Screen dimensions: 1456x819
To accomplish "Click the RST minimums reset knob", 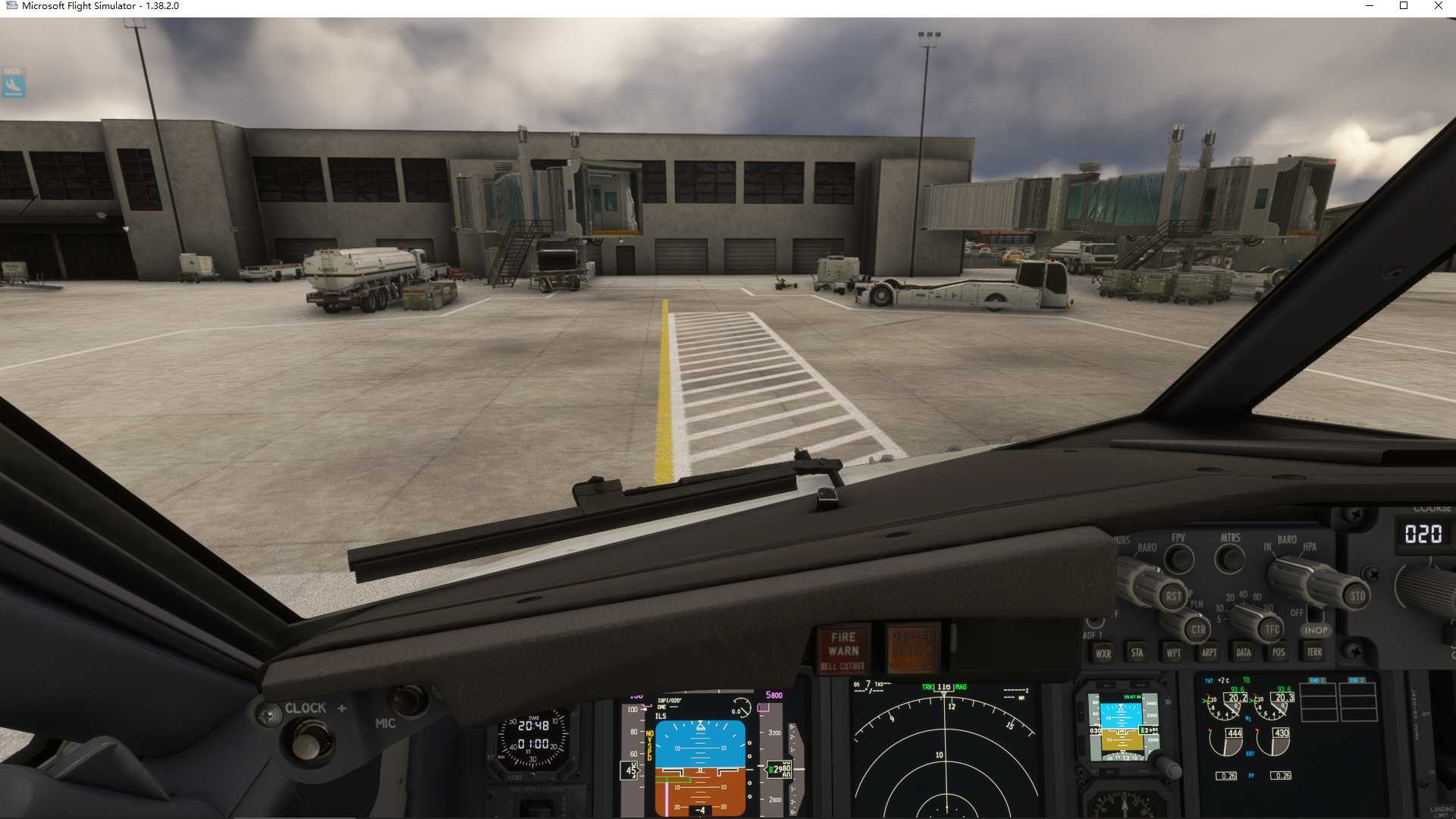I will click(1172, 596).
